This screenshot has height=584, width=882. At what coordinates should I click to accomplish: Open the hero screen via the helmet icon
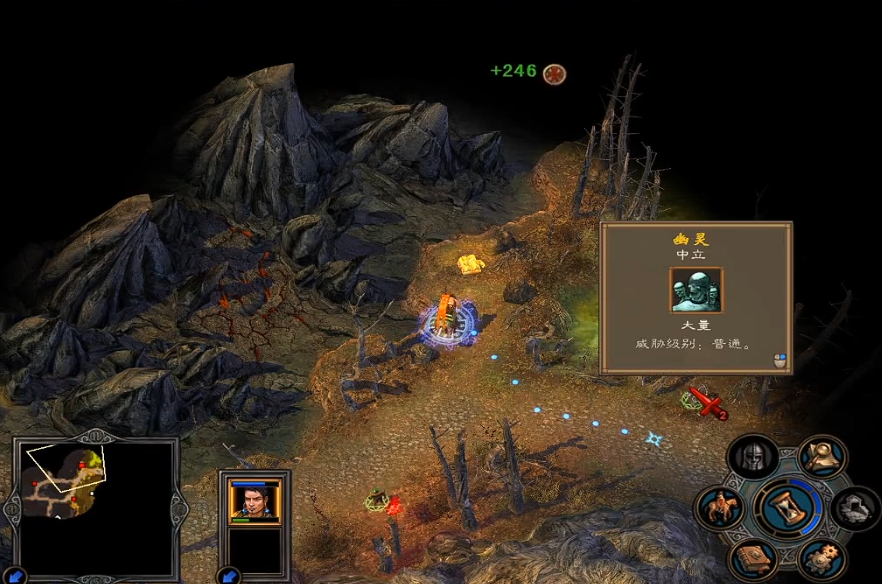pyautogui.click(x=752, y=458)
